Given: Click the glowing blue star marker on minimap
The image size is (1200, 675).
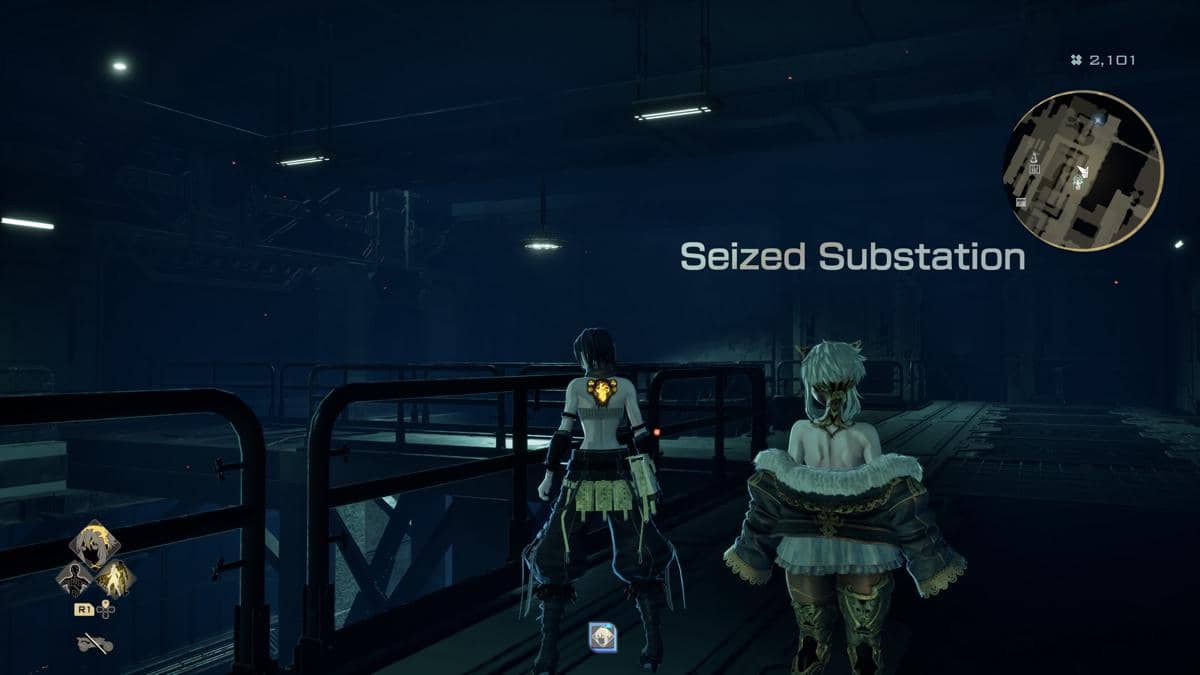Looking at the screenshot, I should click(1099, 119).
